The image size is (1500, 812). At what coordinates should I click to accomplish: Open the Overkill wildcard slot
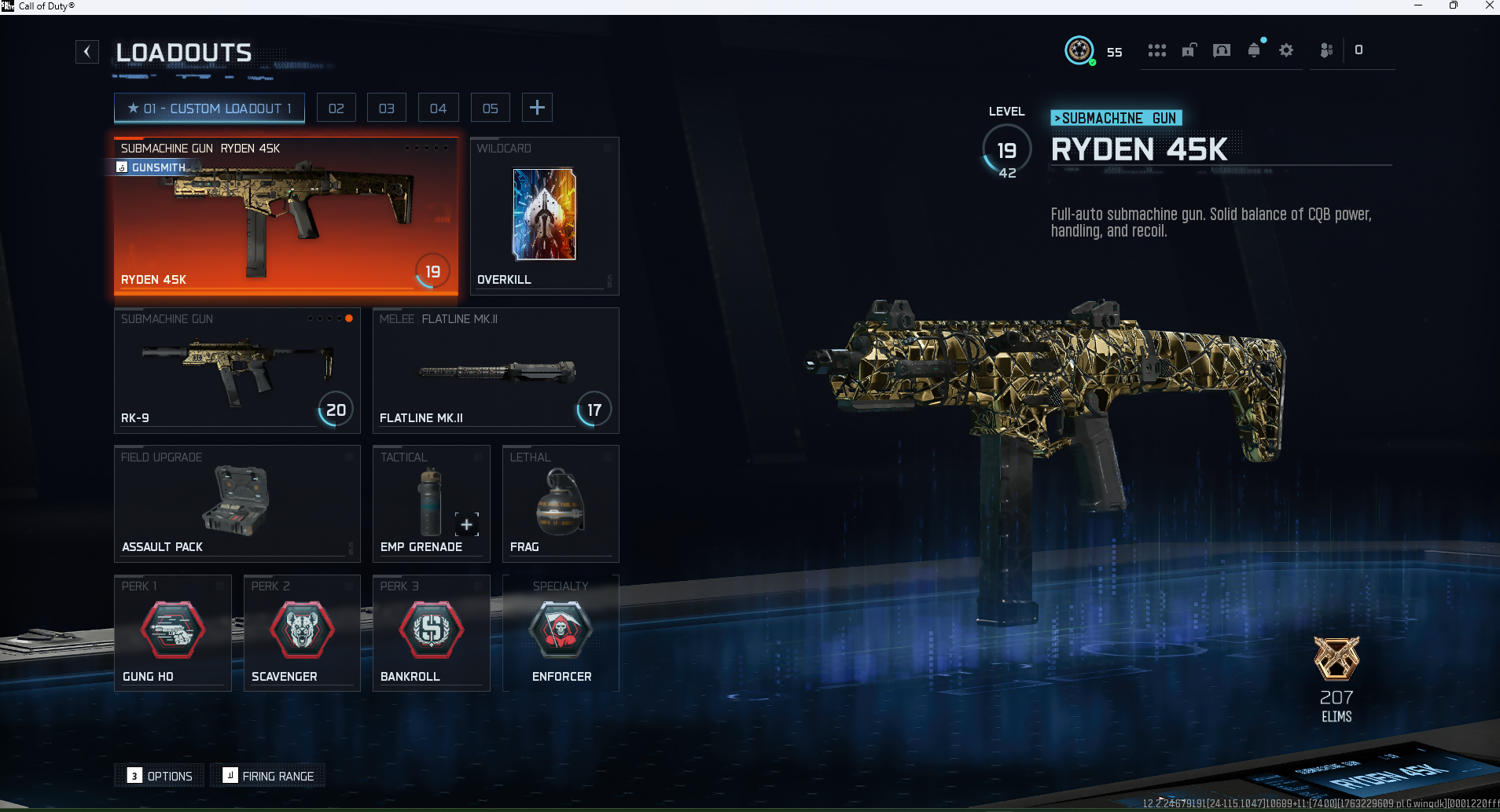click(544, 216)
